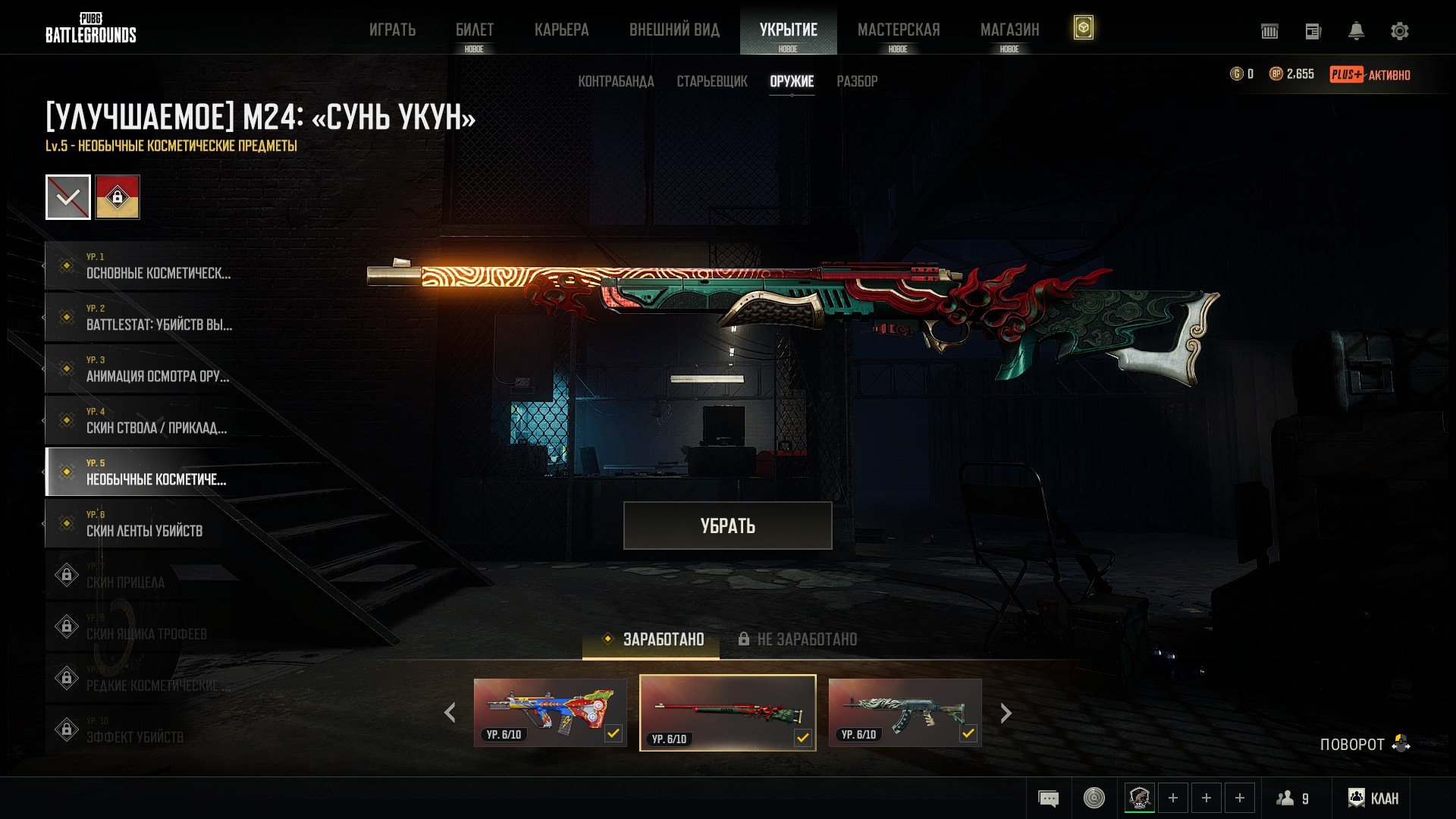Image resolution: width=1456 pixels, height=819 pixels.
Task: Select the locked red-yellow color variant
Action: pos(118,197)
